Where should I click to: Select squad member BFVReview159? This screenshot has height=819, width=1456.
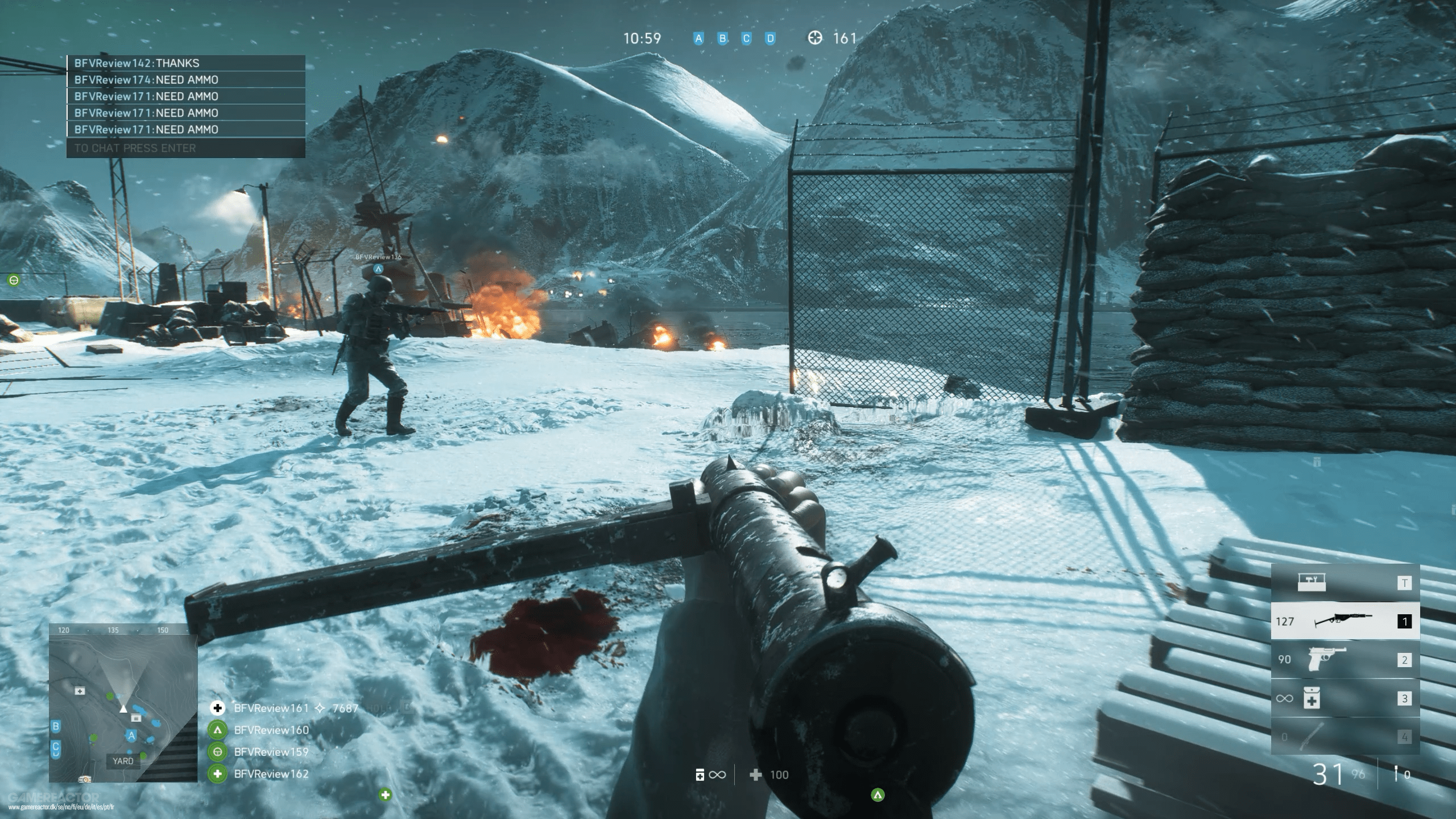[x=271, y=752]
